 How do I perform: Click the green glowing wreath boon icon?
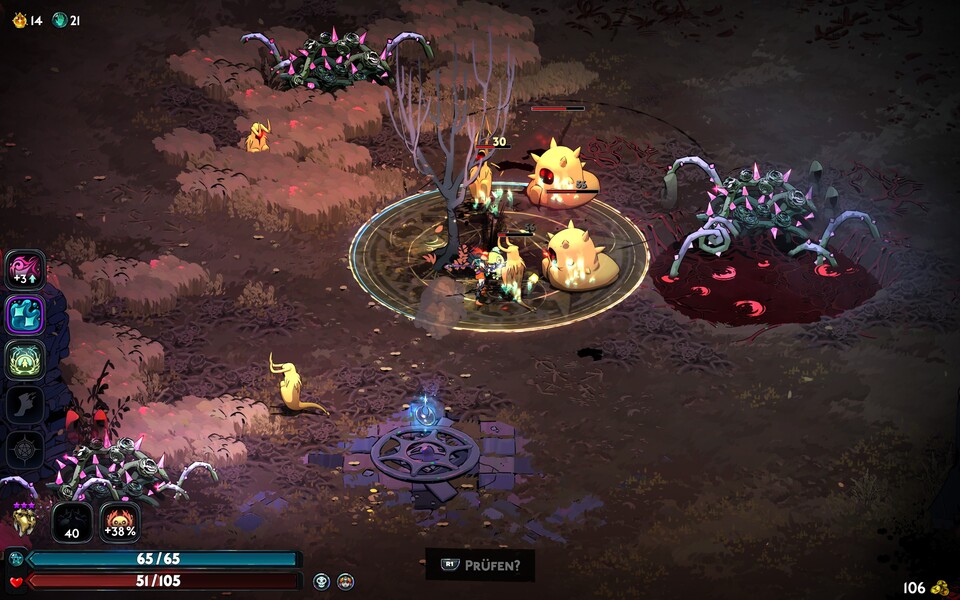click(25, 360)
